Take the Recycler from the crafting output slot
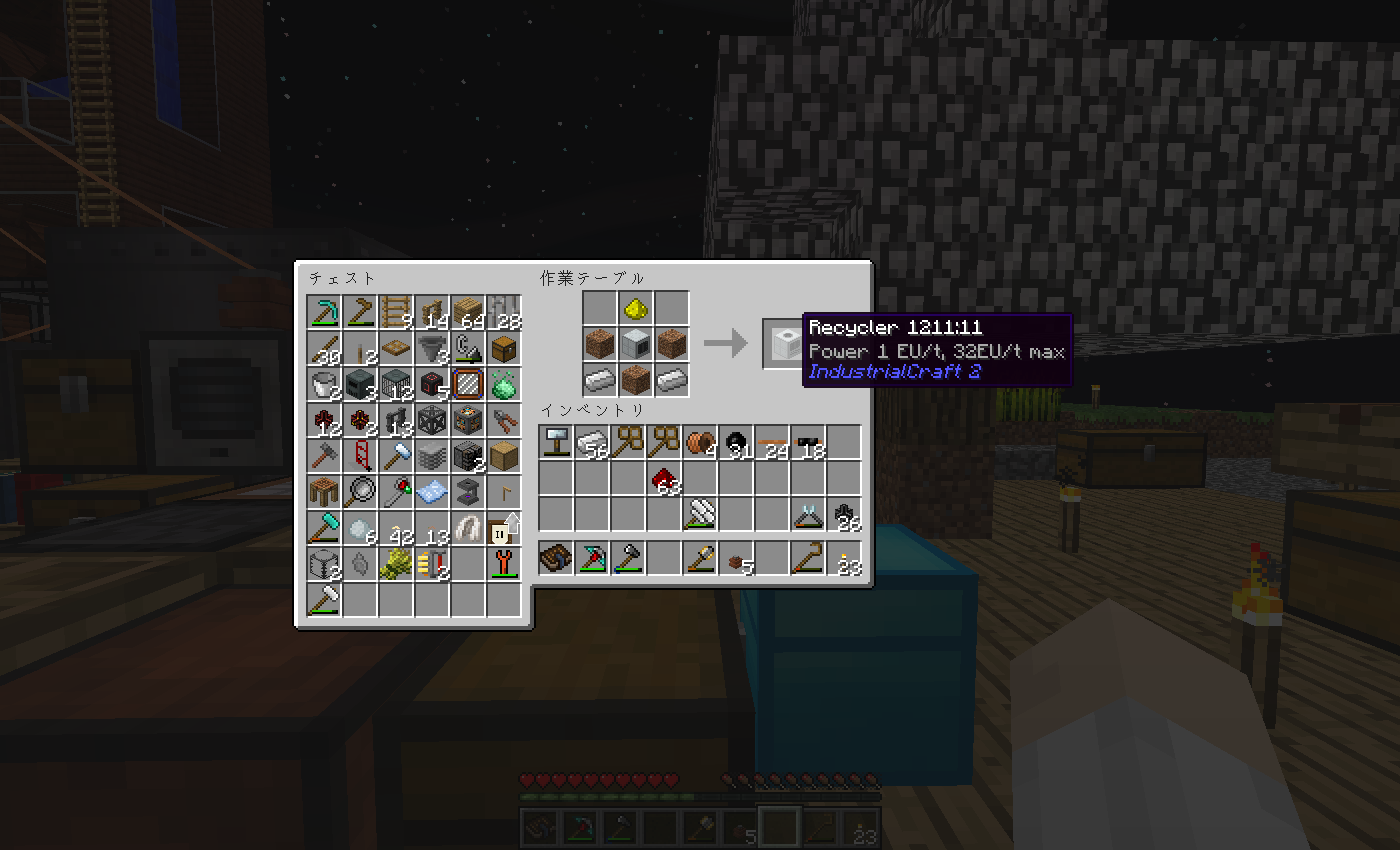This screenshot has height=850, width=1400. (x=781, y=344)
